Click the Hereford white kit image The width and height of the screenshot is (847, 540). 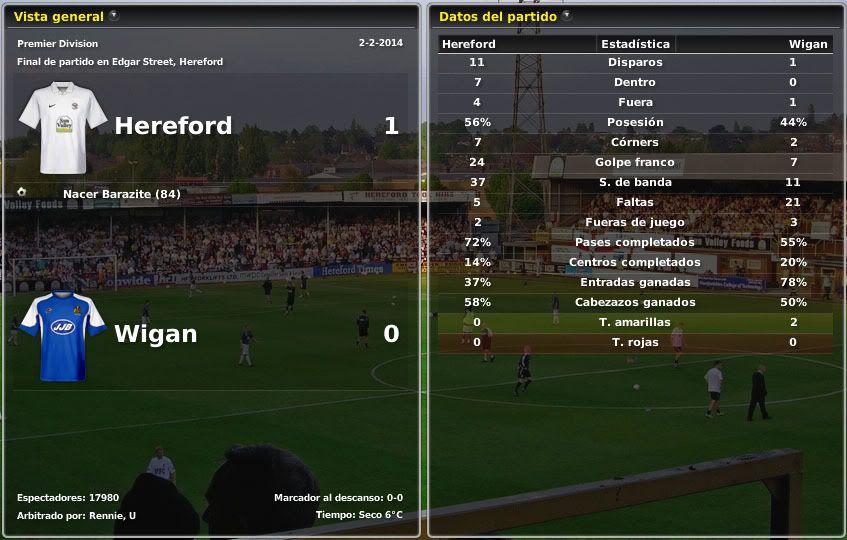[62, 128]
